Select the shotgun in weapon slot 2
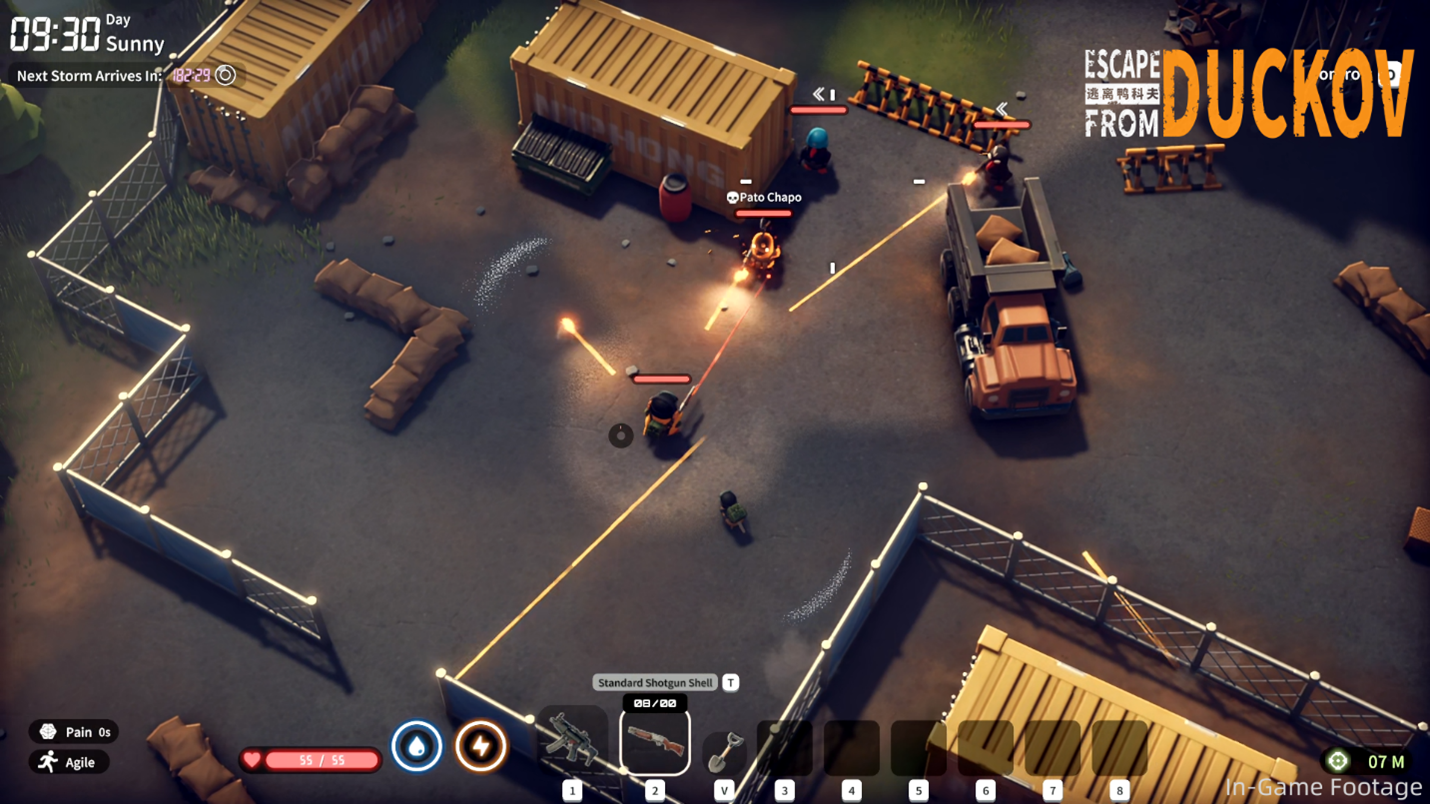The height and width of the screenshot is (804, 1430). click(655, 741)
